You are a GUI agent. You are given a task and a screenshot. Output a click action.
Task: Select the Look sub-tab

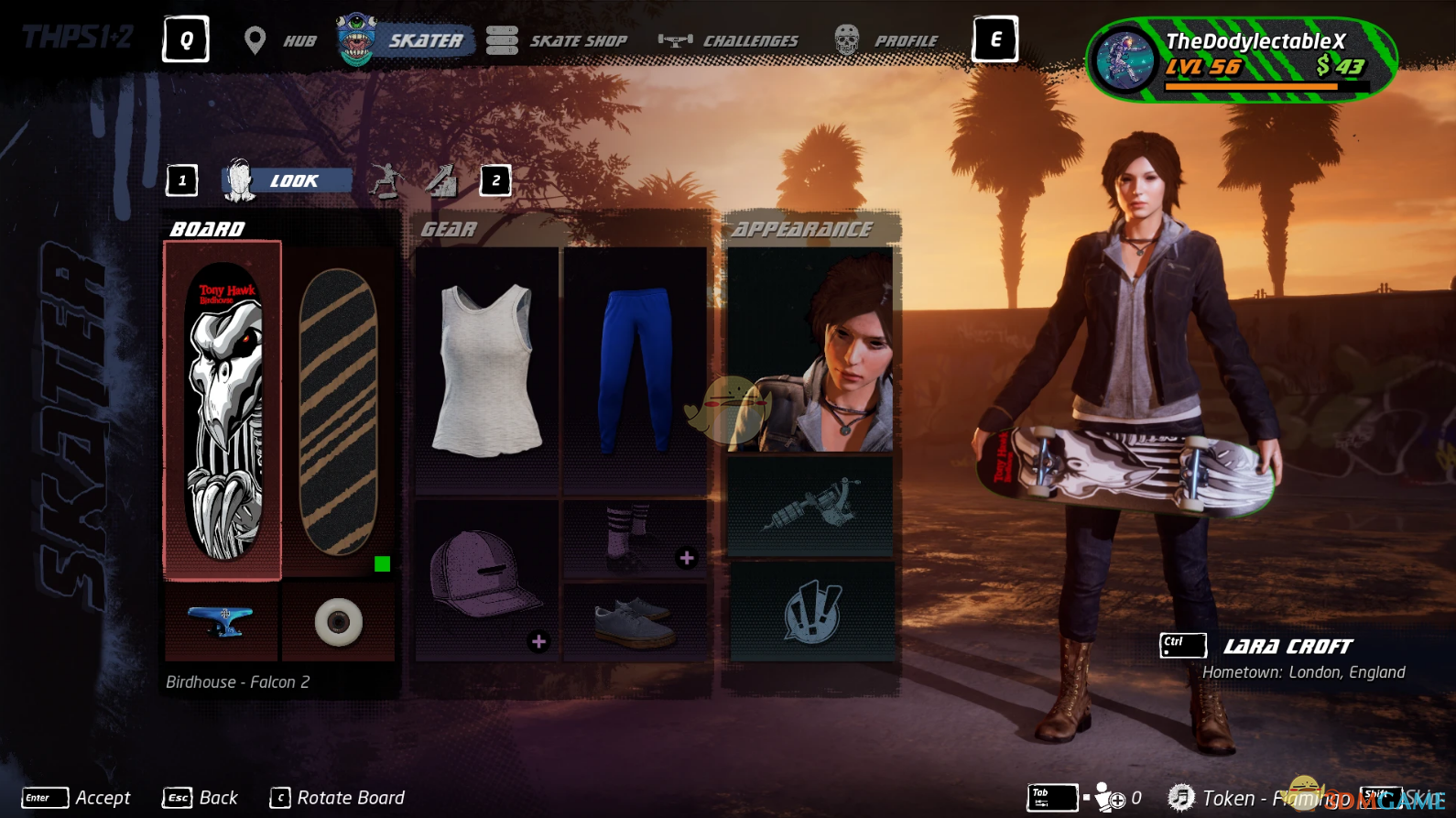pyautogui.click(x=288, y=180)
